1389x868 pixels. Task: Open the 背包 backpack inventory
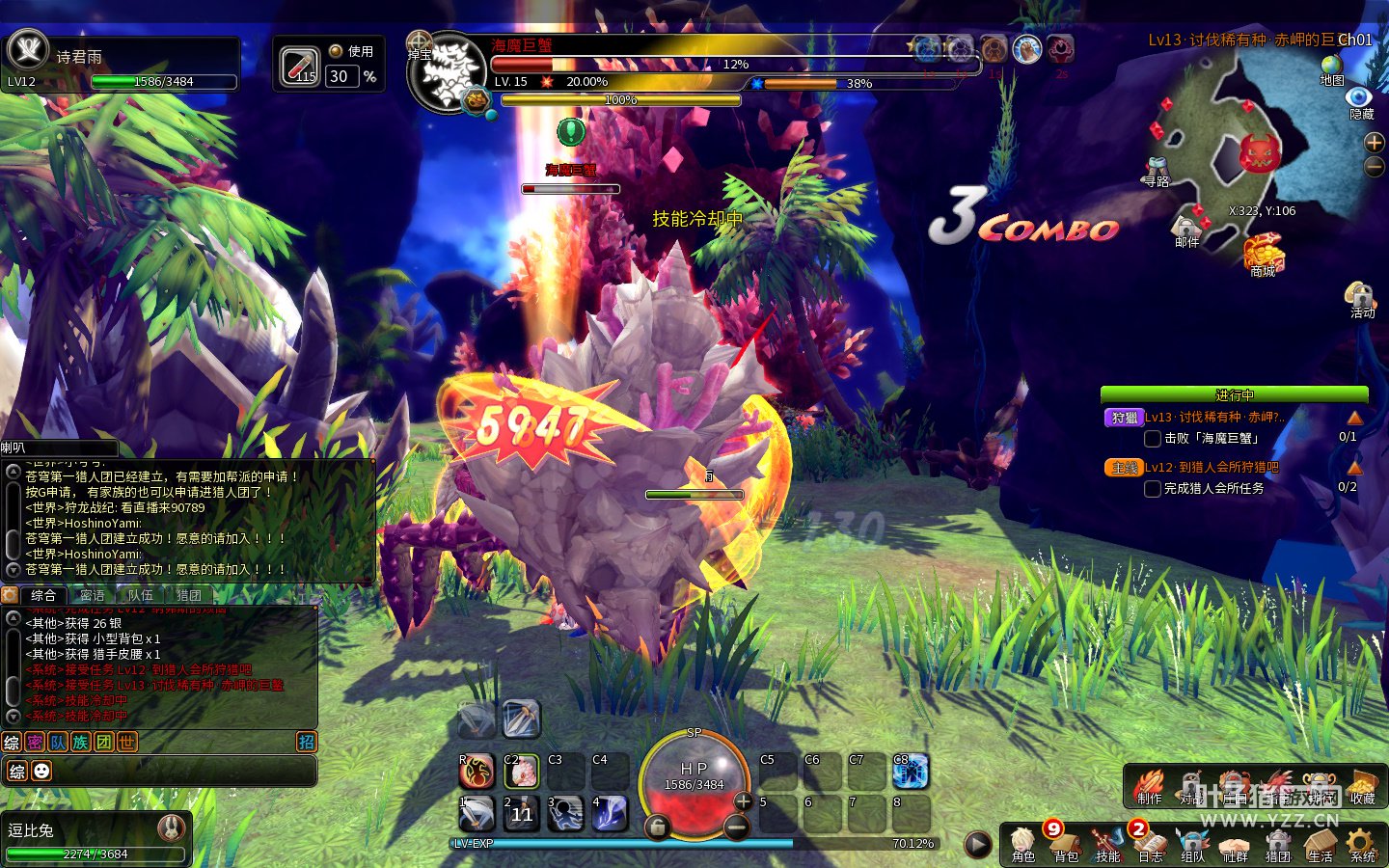[x=1065, y=843]
